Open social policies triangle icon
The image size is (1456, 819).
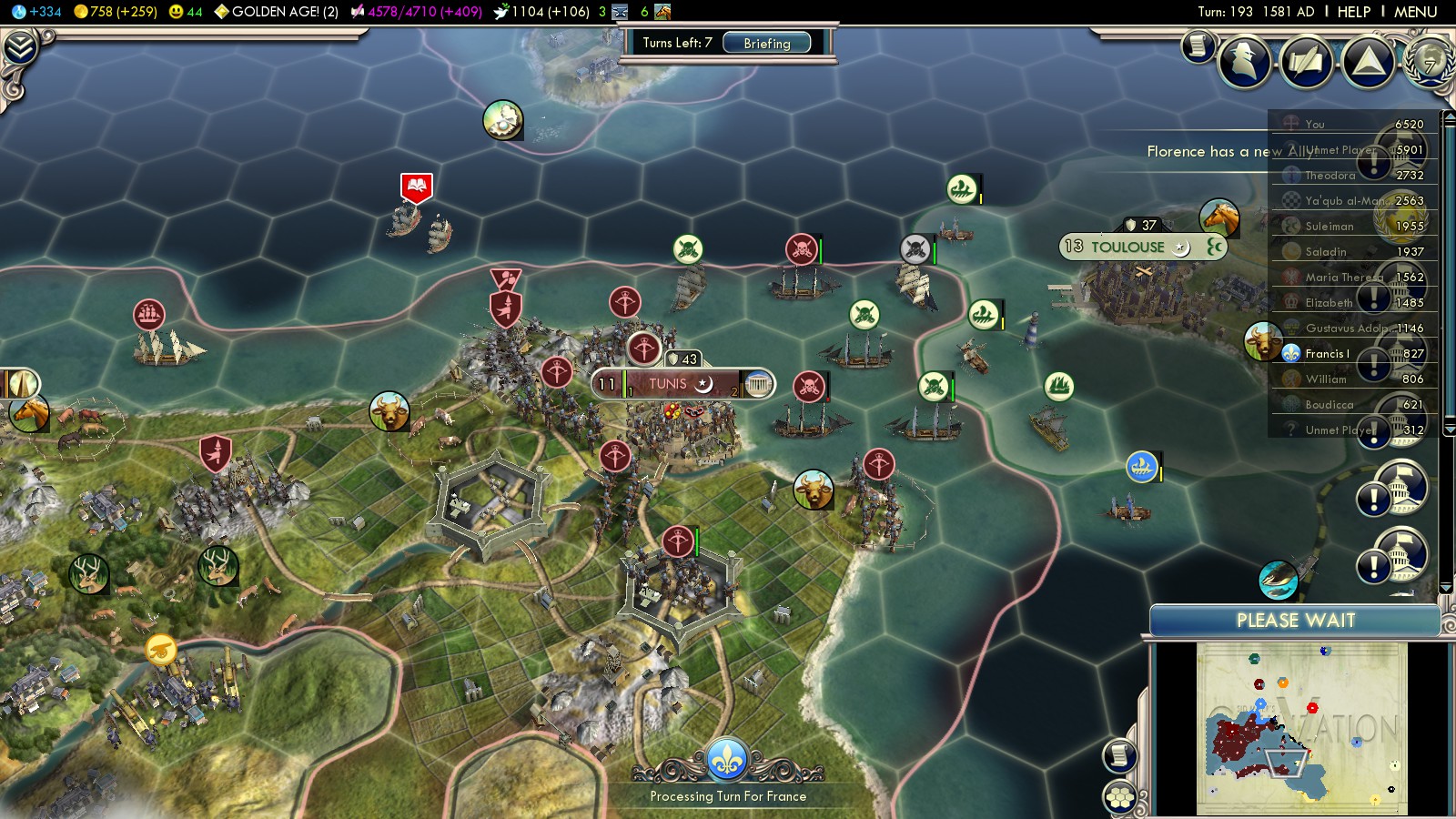coord(1368,62)
